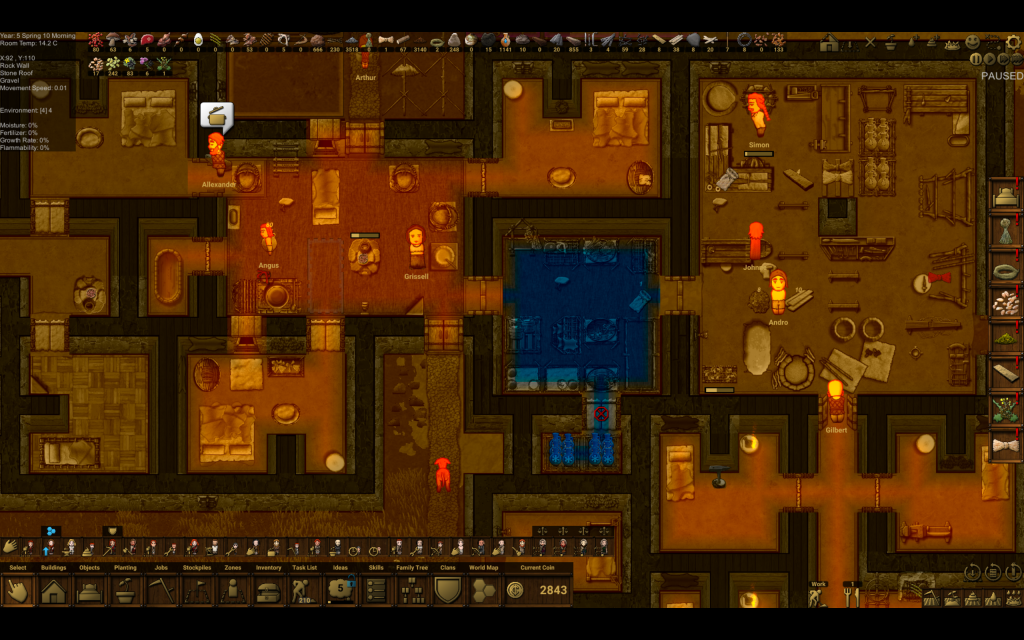
Task: Open the Jobs menu
Action: click(x=161, y=590)
